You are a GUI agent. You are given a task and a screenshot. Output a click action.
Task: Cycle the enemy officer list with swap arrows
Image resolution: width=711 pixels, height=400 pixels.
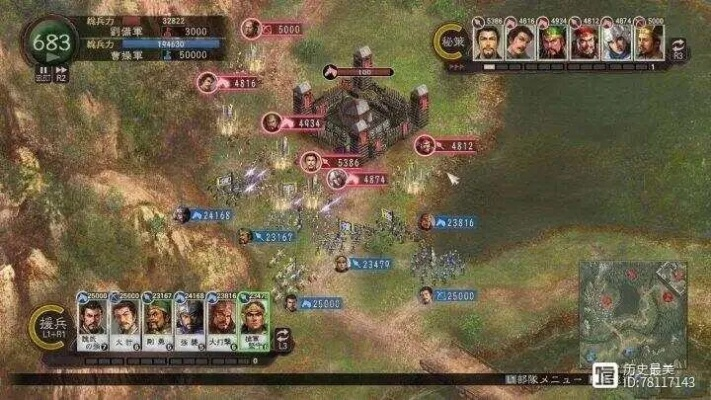point(679,48)
